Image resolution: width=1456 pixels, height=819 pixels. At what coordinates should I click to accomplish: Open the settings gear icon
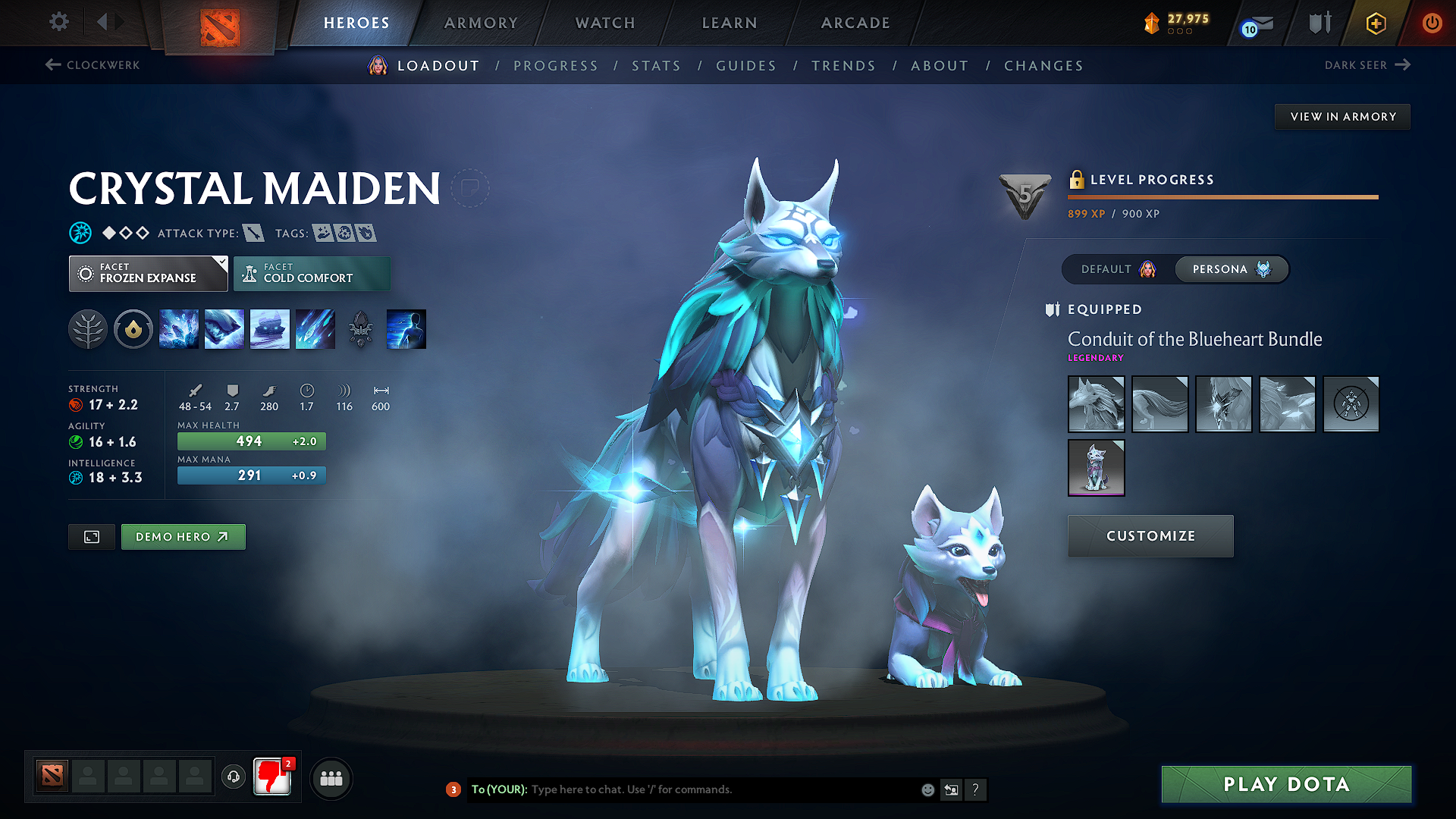[x=58, y=22]
